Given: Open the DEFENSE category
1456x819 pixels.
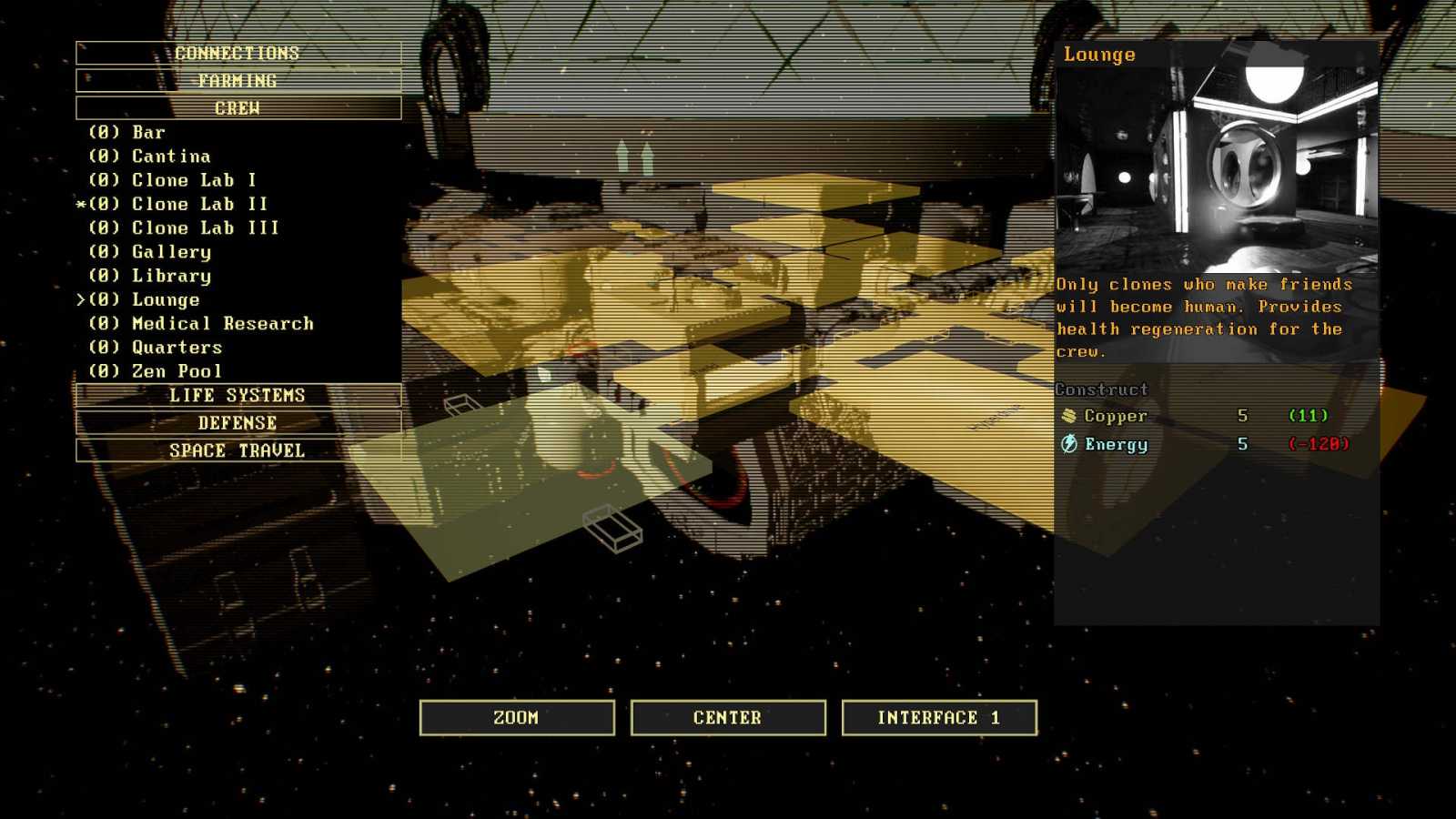Looking at the screenshot, I should (238, 422).
